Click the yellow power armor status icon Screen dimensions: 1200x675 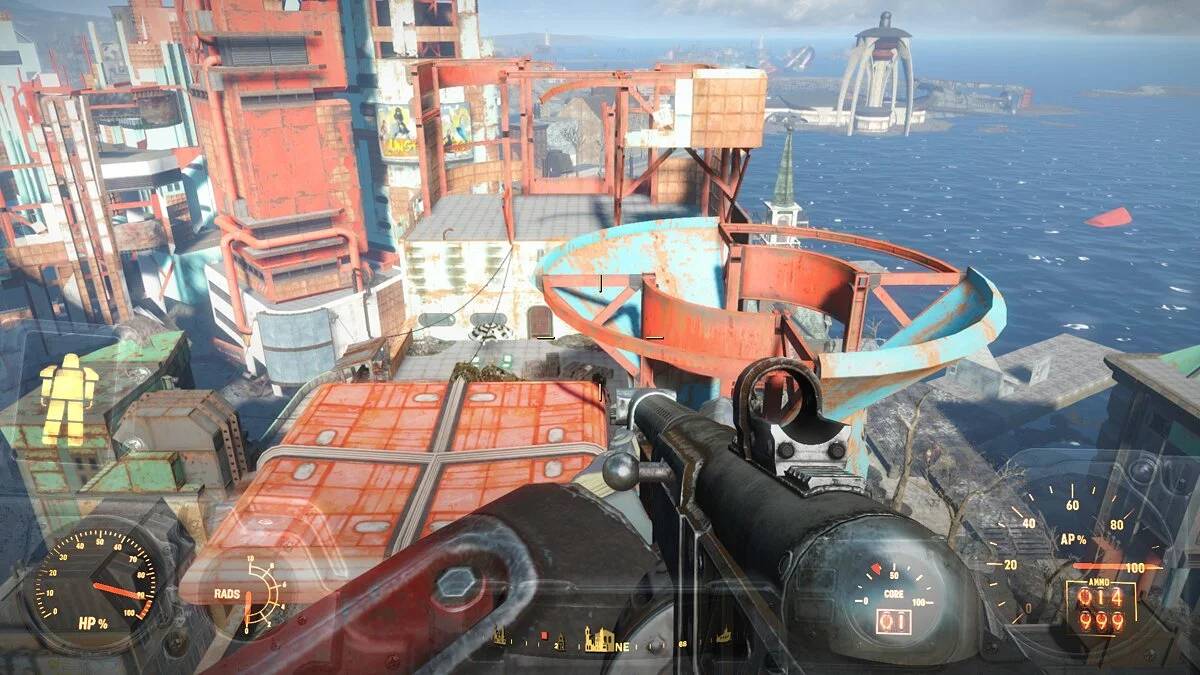click(x=69, y=399)
